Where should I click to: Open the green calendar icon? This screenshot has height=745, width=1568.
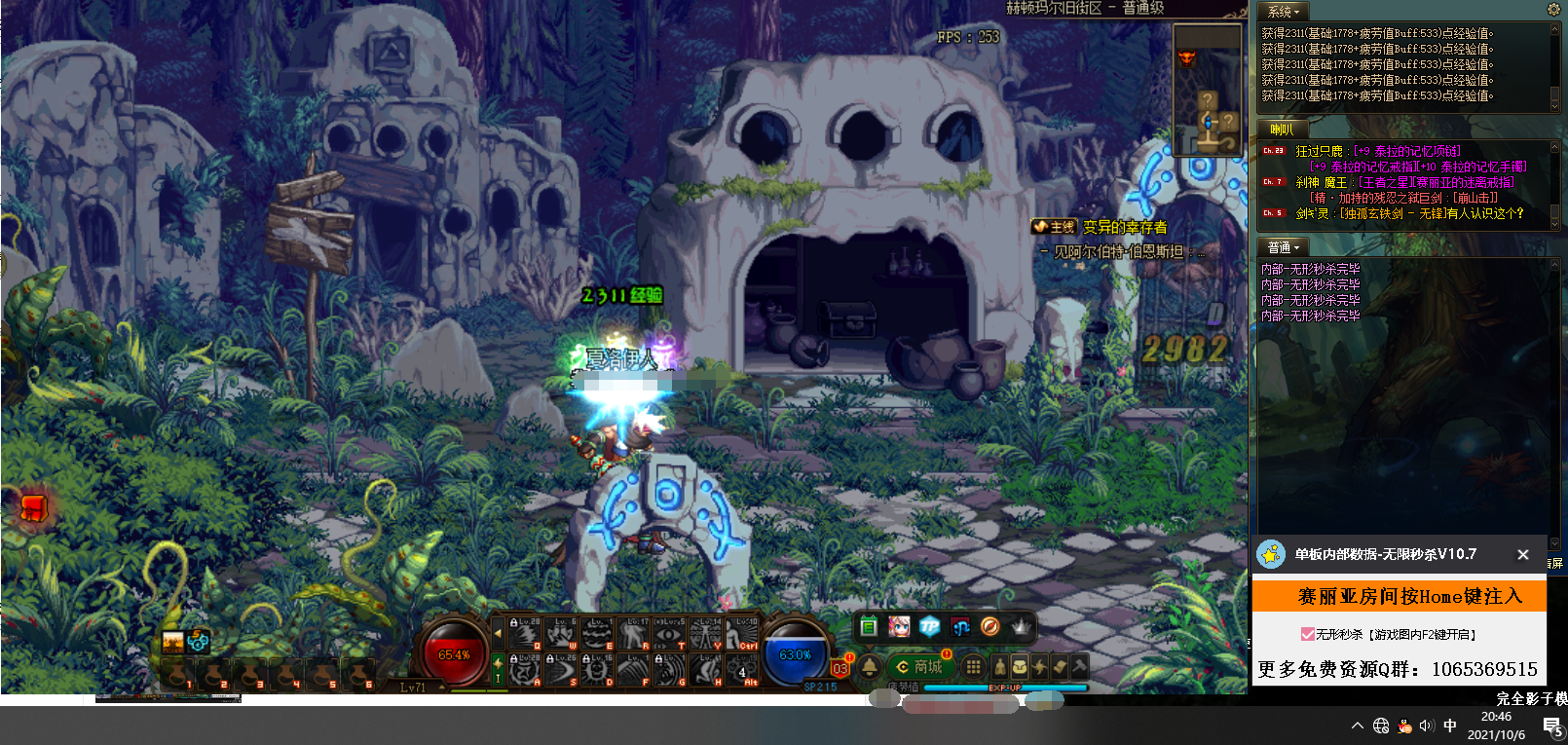click(869, 627)
